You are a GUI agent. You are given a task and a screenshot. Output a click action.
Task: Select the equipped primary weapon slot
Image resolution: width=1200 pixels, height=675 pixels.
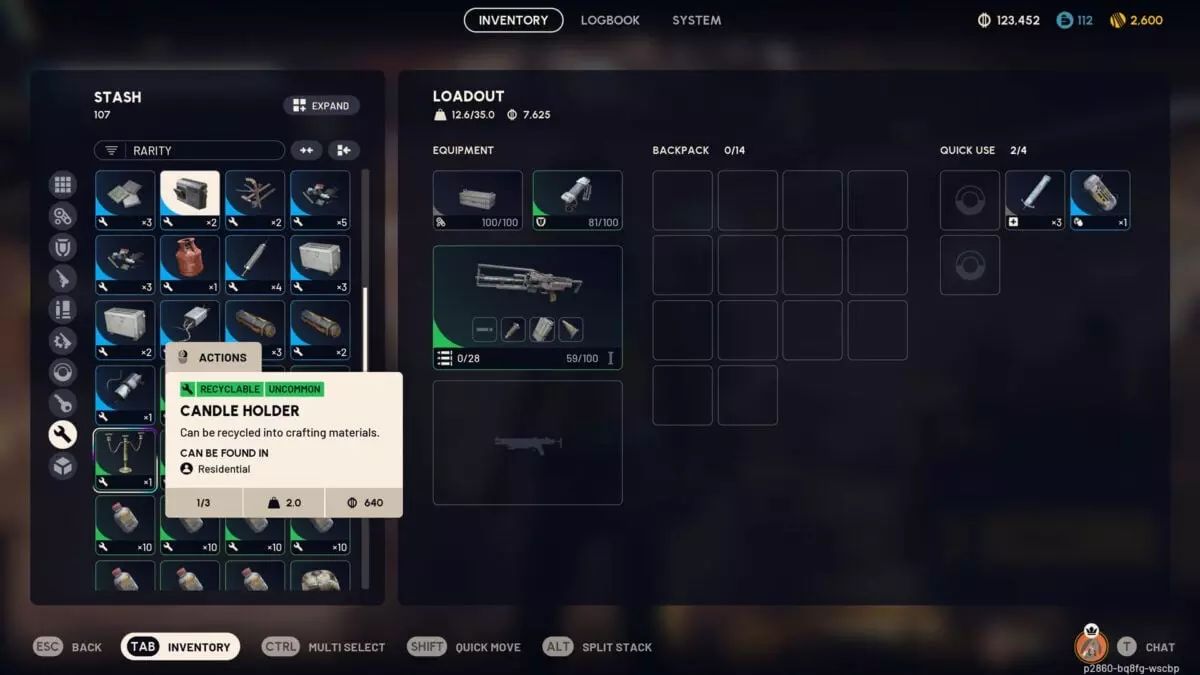tap(527, 307)
